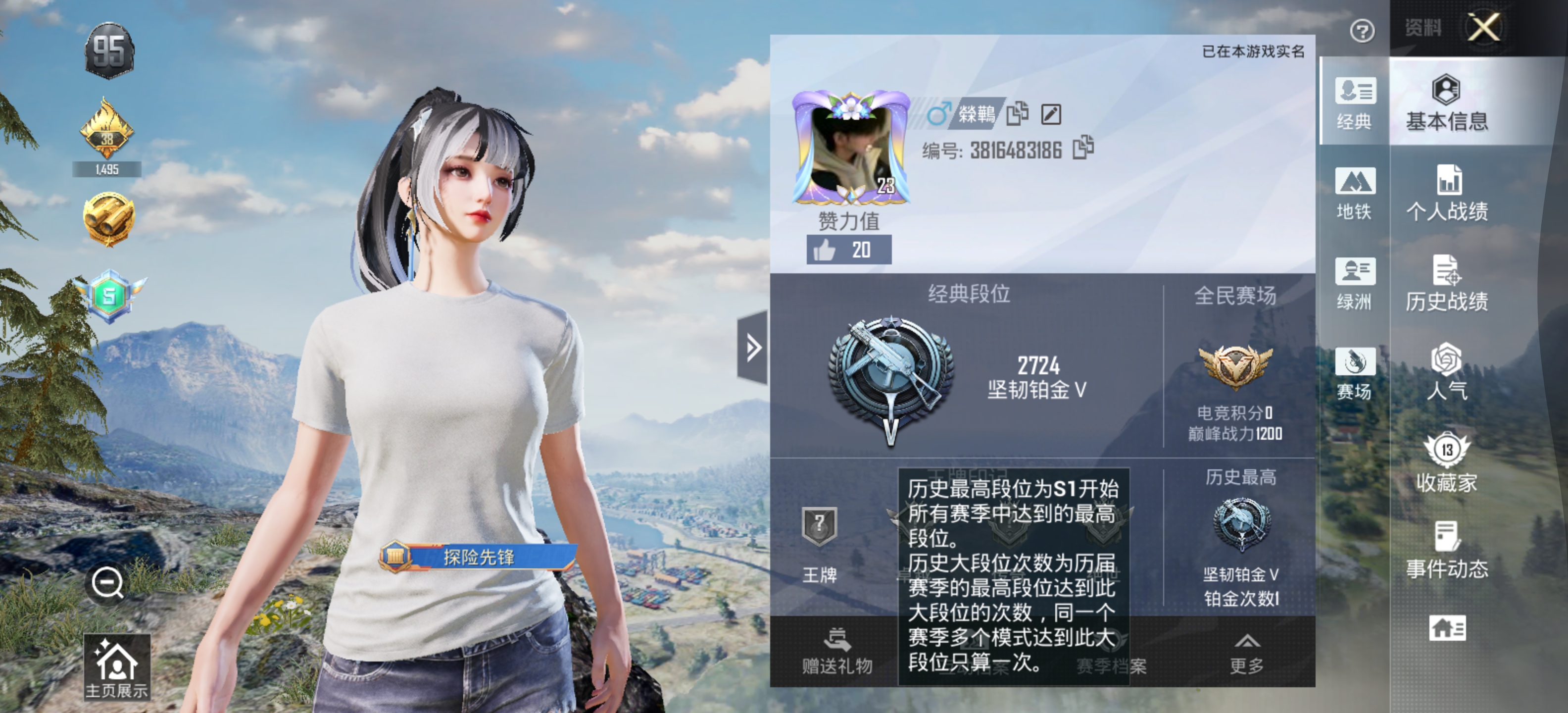Open the question mark help icon

tap(1362, 30)
